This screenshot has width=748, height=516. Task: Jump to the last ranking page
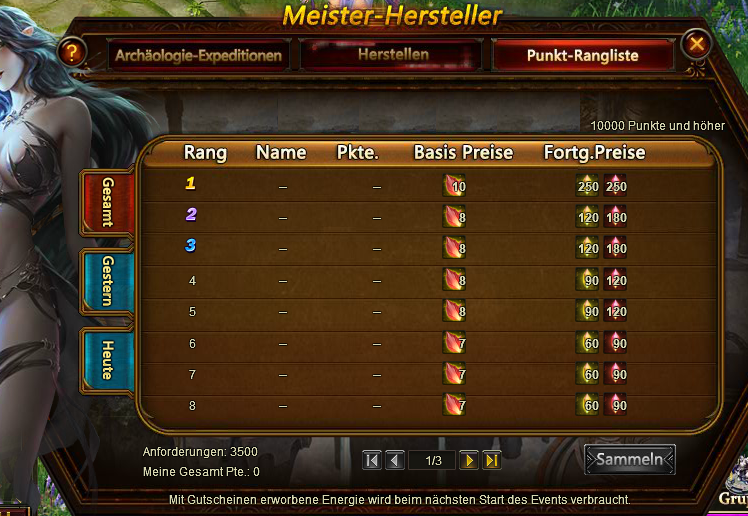point(491,460)
